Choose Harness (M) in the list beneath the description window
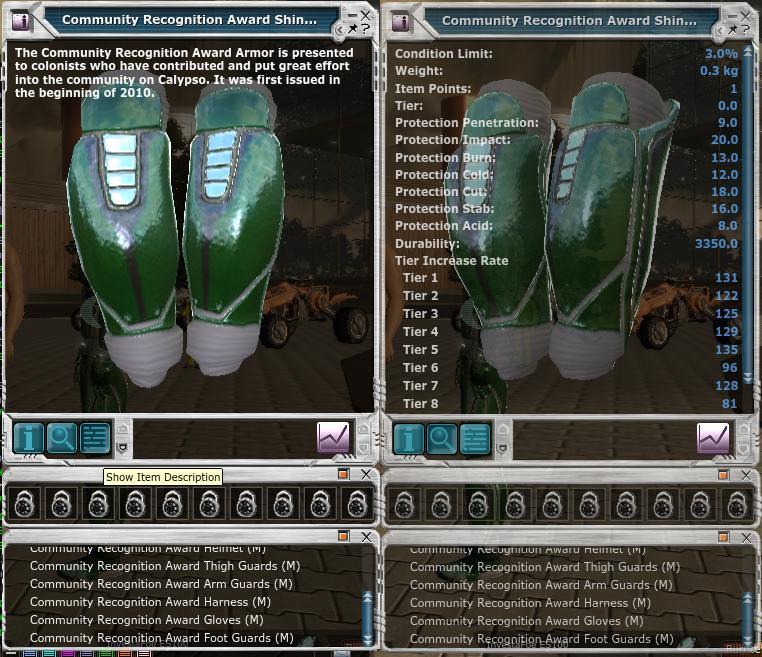Image resolution: width=762 pixels, height=657 pixels. pos(150,602)
